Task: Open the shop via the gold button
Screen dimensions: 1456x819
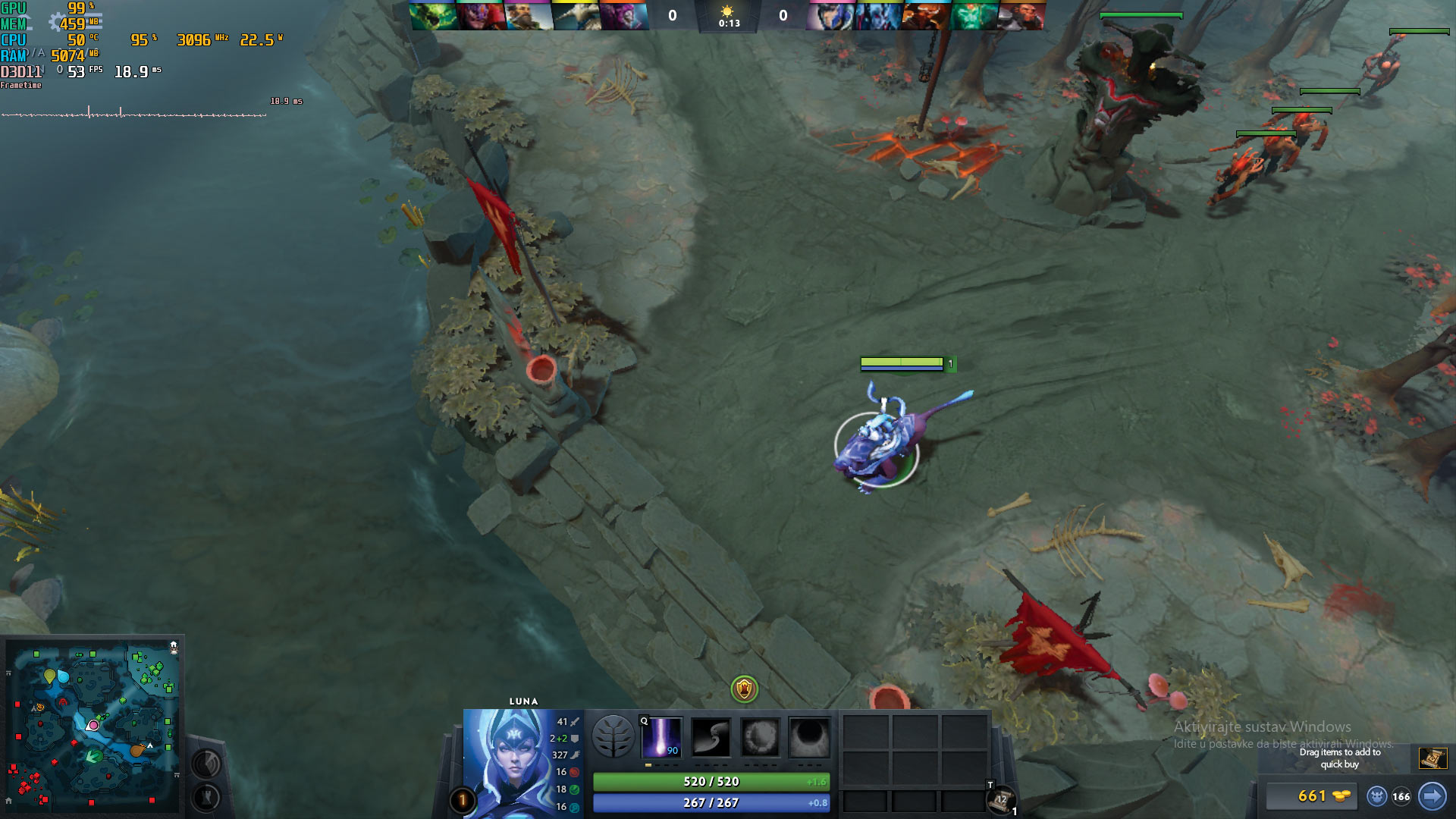Action: pos(1312,795)
